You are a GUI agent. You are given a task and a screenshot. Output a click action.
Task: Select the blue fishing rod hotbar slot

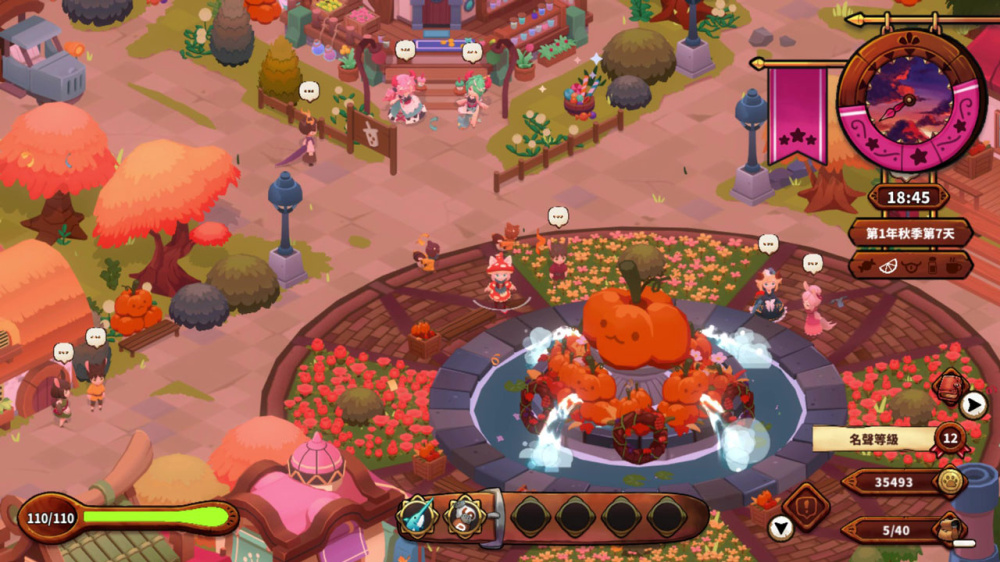point(418,517)
